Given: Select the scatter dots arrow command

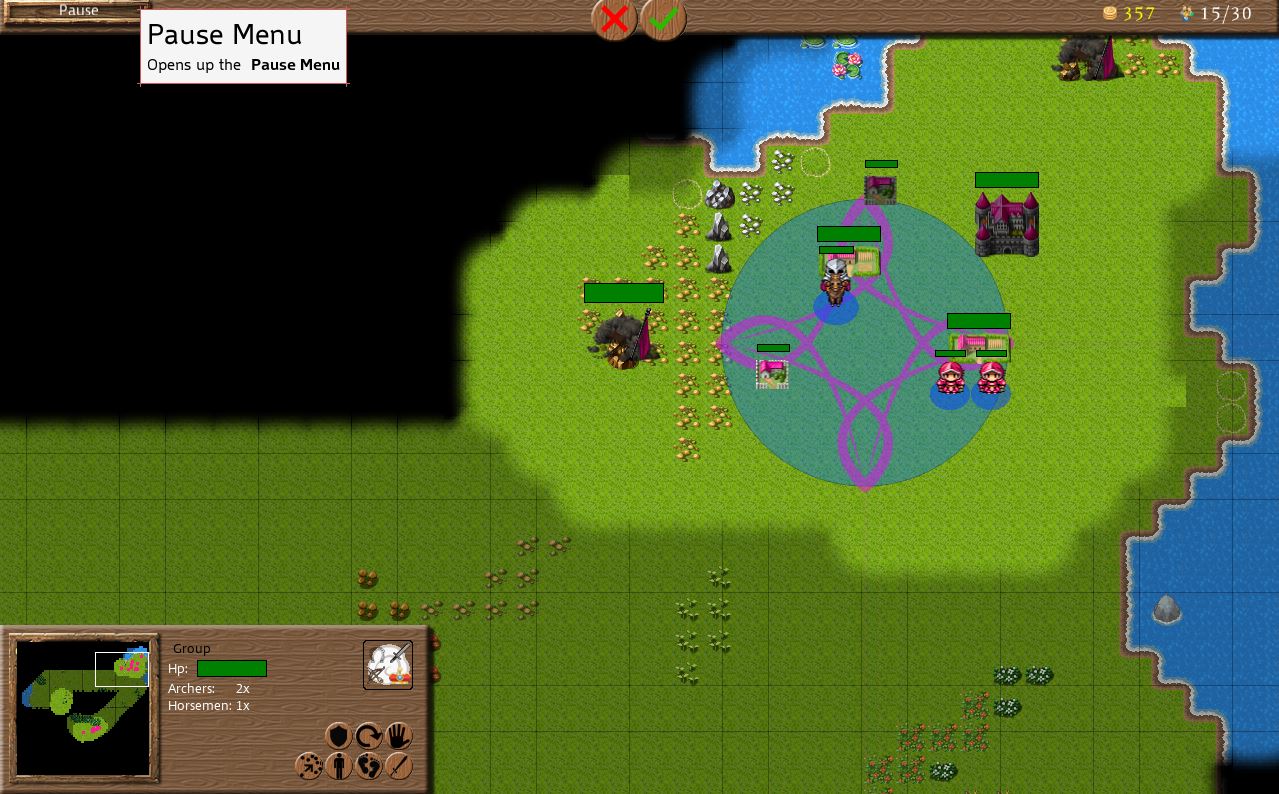Looking at the screenshot, I should [x=309, y=766].
